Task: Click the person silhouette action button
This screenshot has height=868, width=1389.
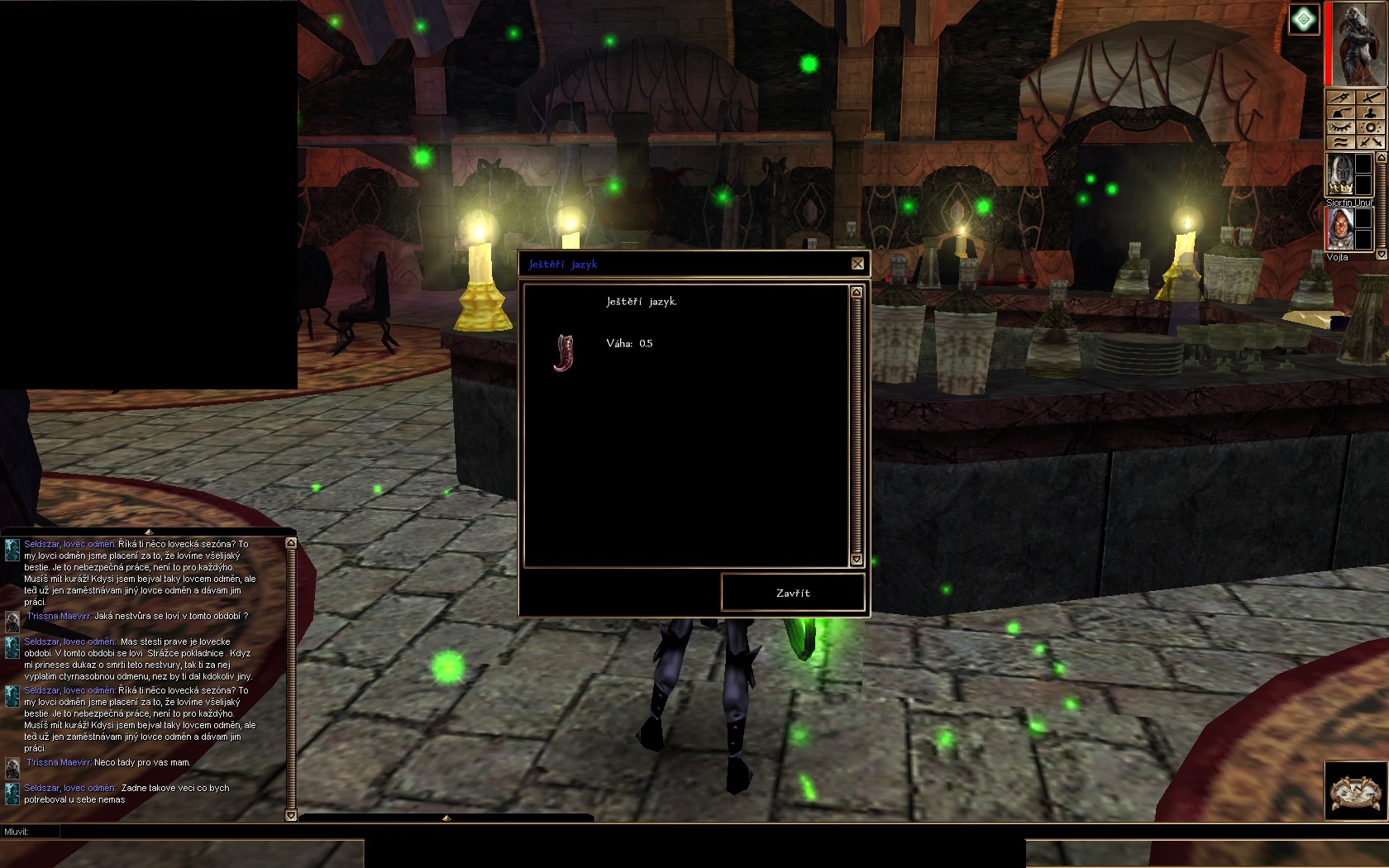Action: pyautogui.click(x=1372, y=112)
